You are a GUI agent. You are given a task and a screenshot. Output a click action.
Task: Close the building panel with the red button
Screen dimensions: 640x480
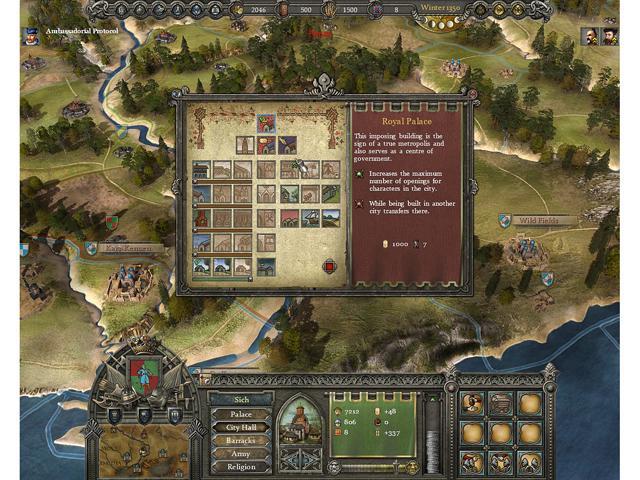coord(329,266)
